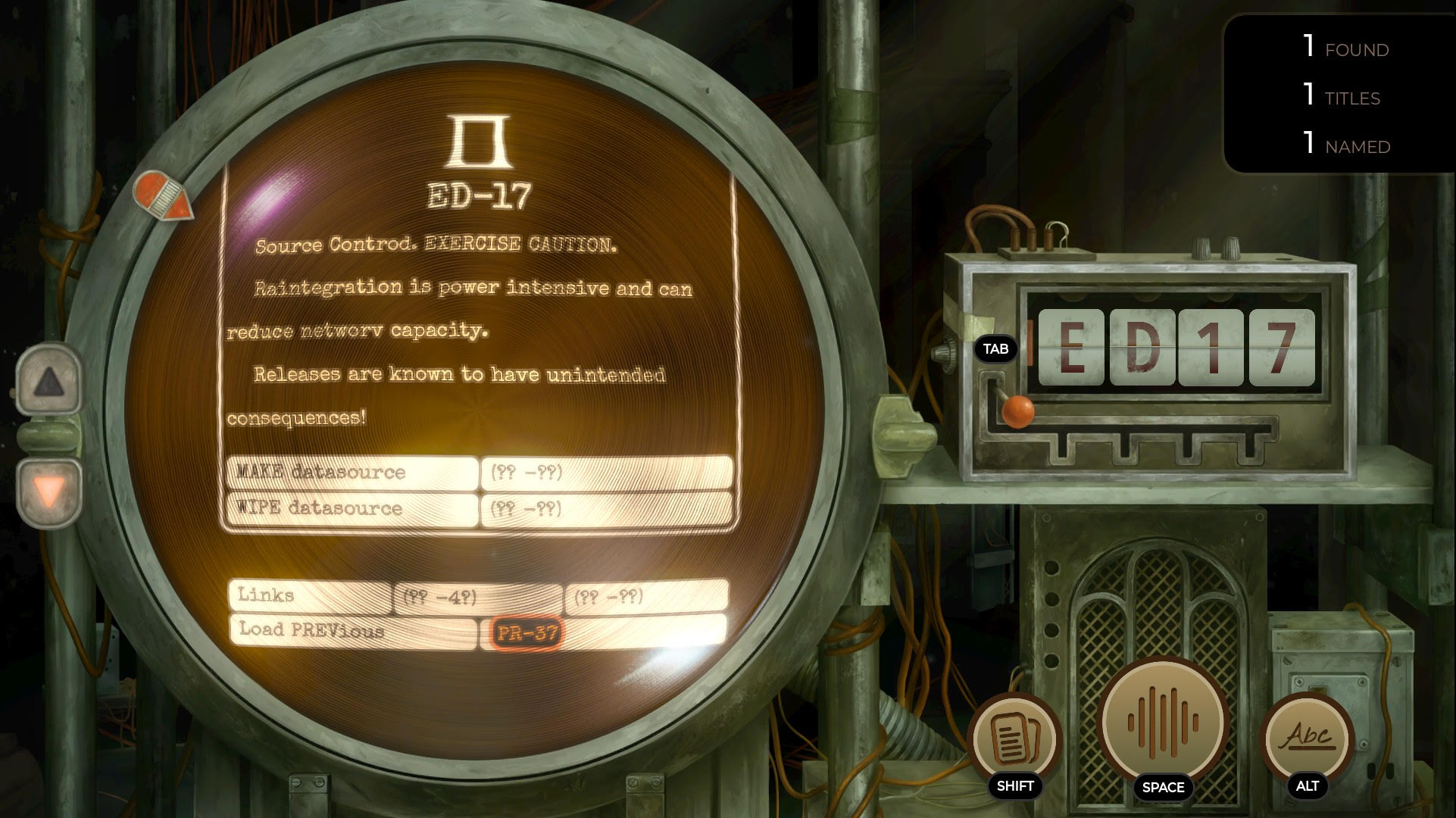Open the Abc handwriting notes button
This screenshot has width=1456, height=818.
pyautogui.click(x=1308, y=736)
